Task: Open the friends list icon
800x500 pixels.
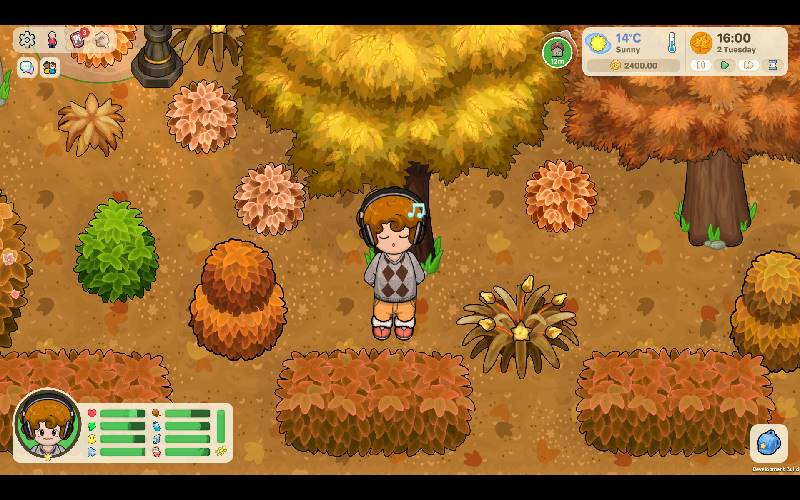Action: [x=49, y=67]
